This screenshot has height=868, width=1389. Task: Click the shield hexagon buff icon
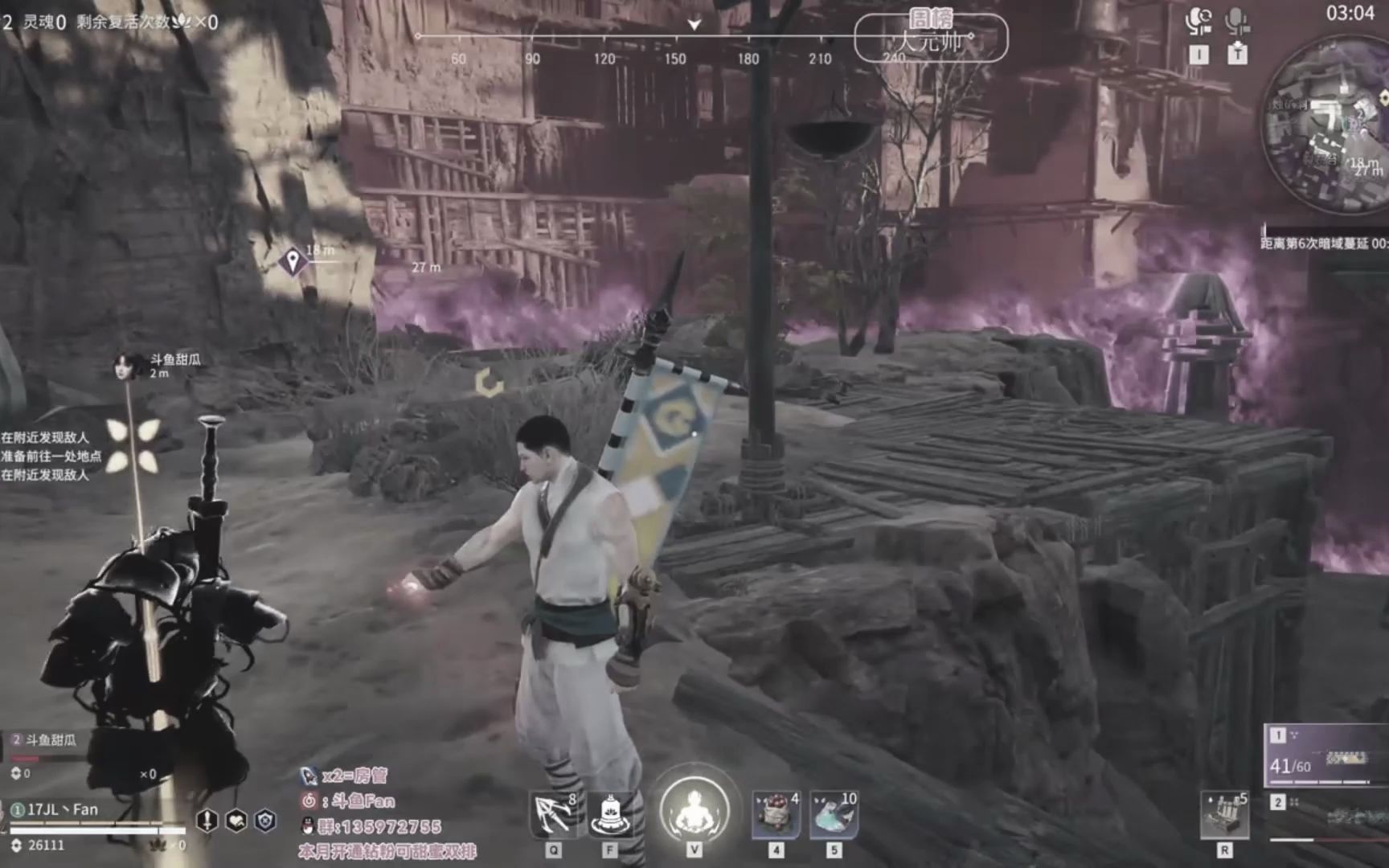[265, 820]
